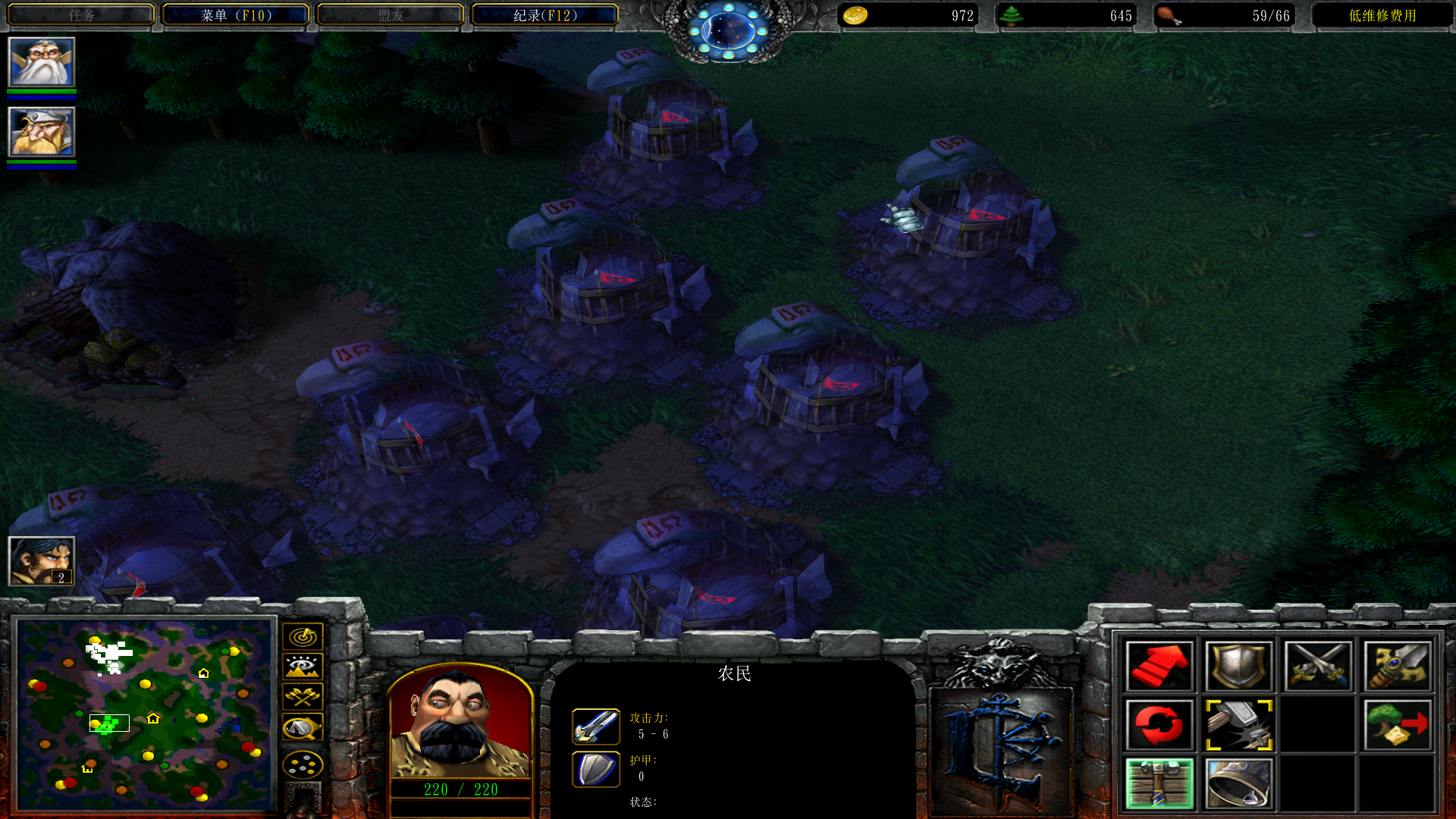Image resolution: width=1456 pixels, height=819 pixels.
Task: Choose the red arrow Move command
Action: point(1159,667)
